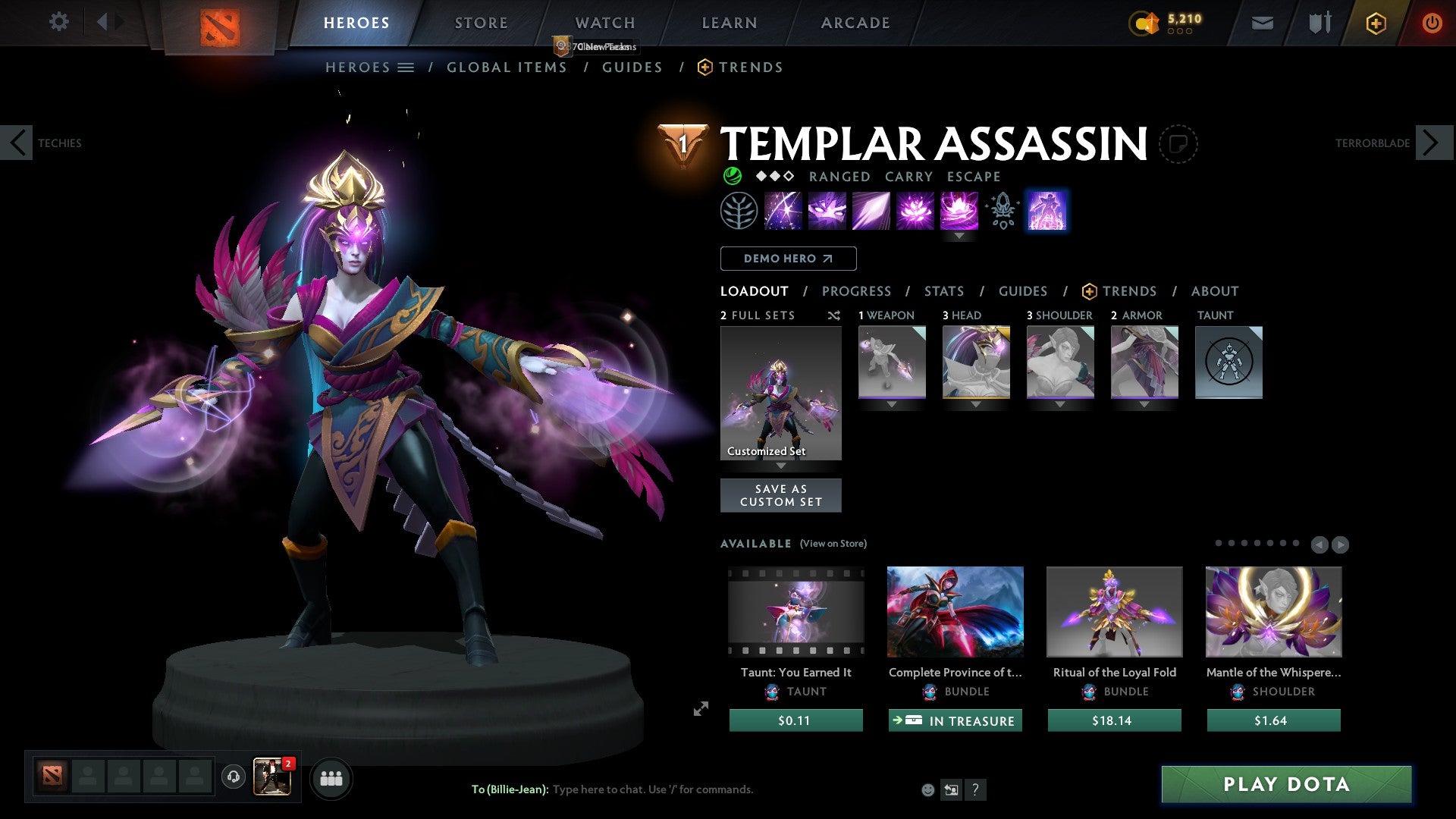
Task: Switch to the Progress tab
Action: coord(857,291)
